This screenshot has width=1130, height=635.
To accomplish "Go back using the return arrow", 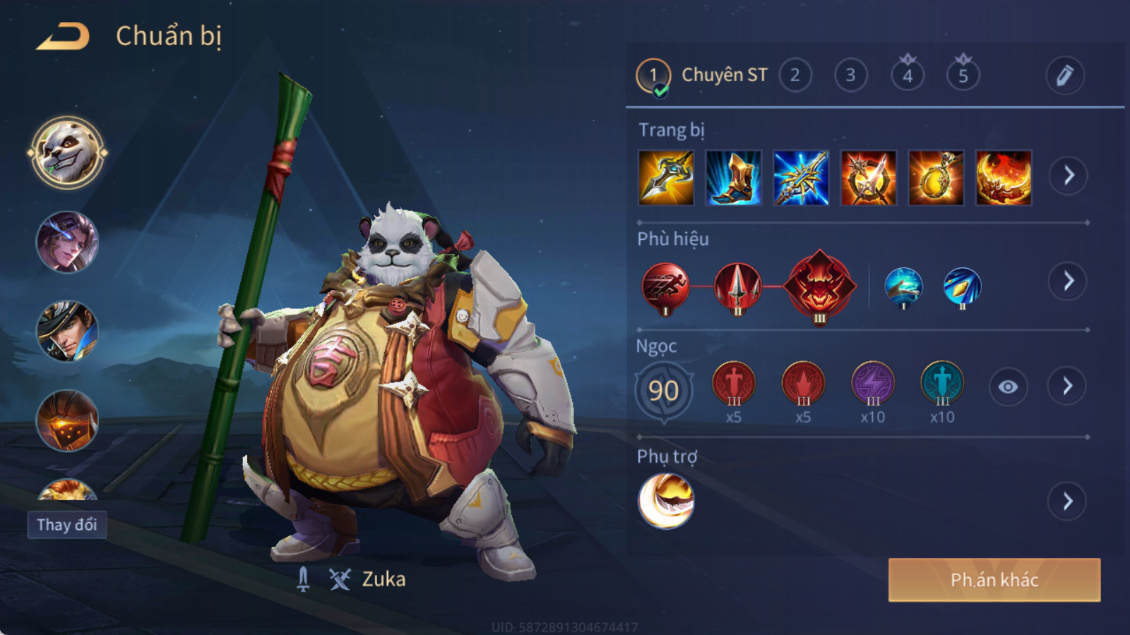I will pos(63,37).
